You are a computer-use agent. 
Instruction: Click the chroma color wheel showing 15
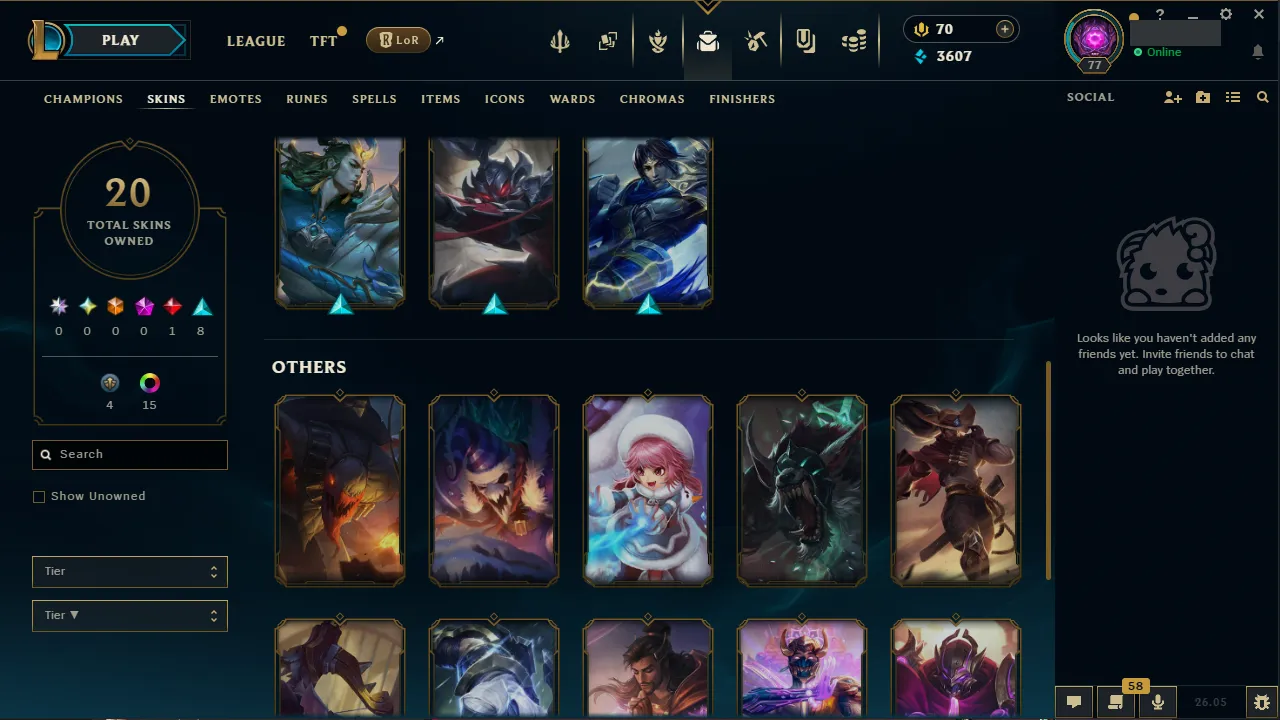click(x=149, y=383)
